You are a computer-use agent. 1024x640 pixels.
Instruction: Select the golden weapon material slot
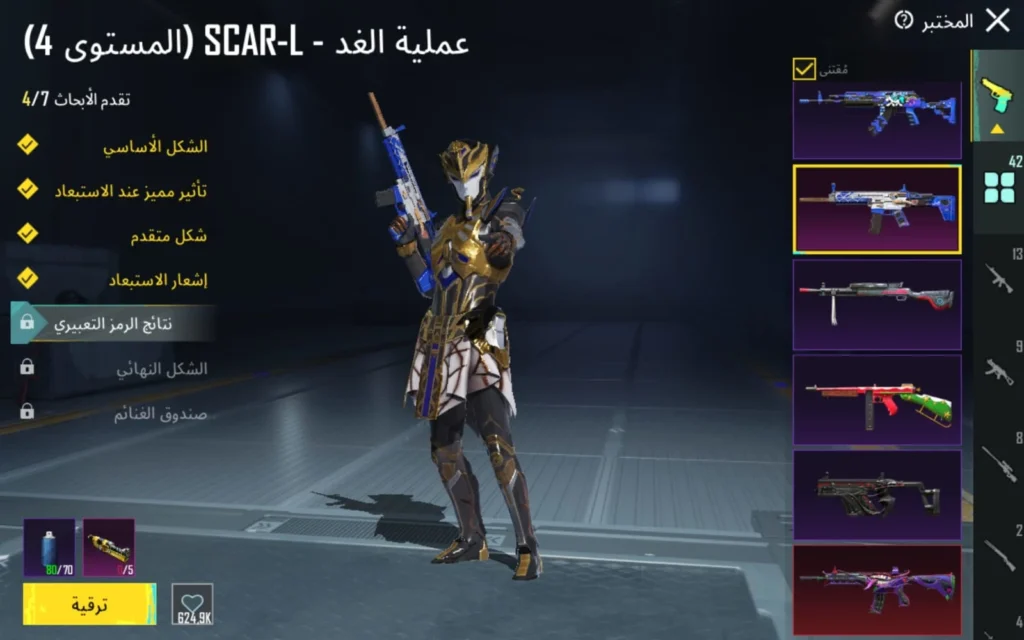[x=109, y=547]
